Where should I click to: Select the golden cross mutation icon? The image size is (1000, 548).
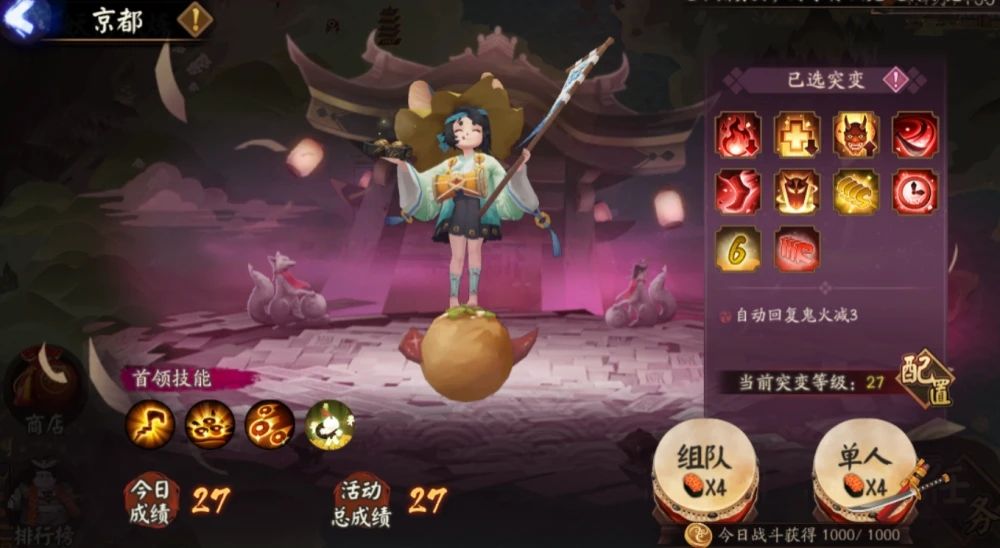[796, 135]
